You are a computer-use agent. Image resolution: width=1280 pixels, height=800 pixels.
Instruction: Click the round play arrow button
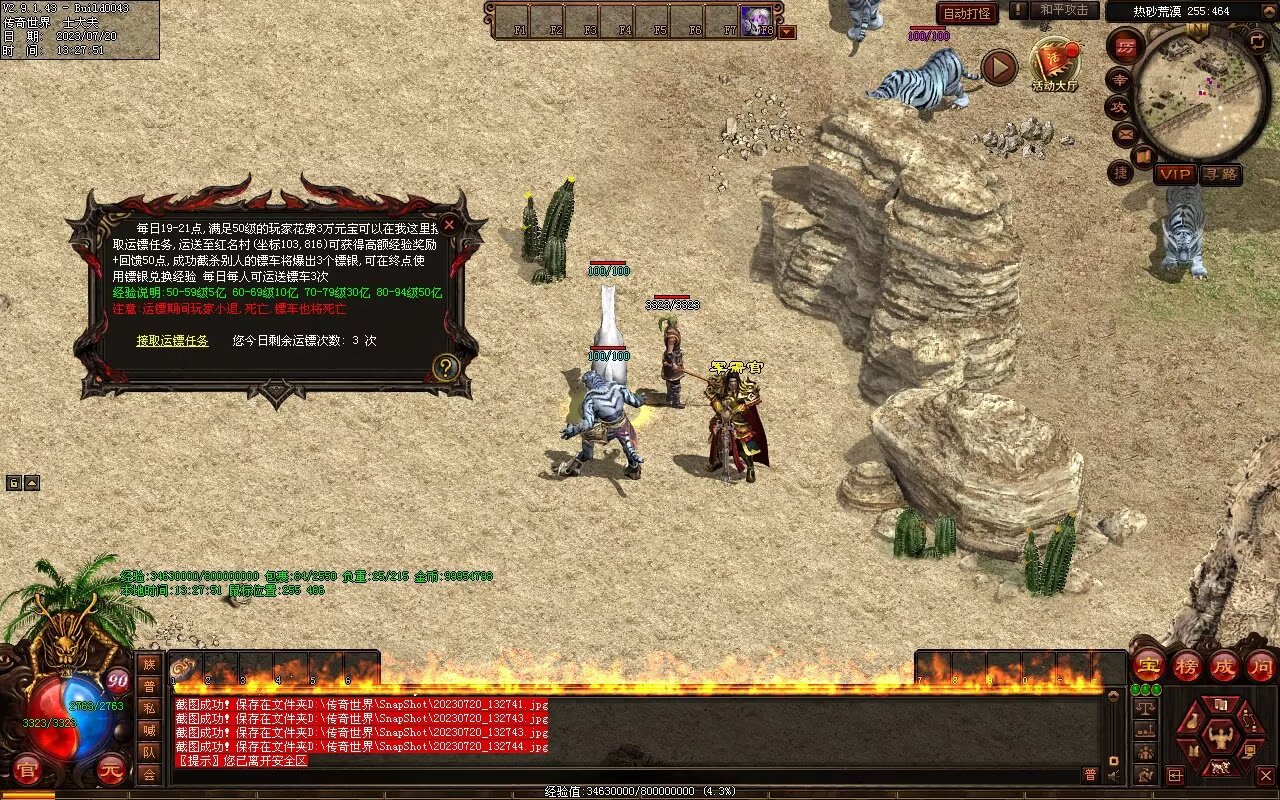tap(998, 68)
